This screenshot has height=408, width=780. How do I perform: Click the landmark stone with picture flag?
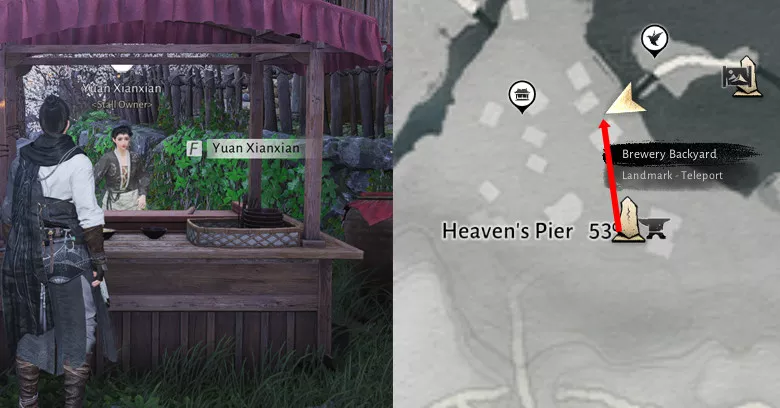(741, 77)
